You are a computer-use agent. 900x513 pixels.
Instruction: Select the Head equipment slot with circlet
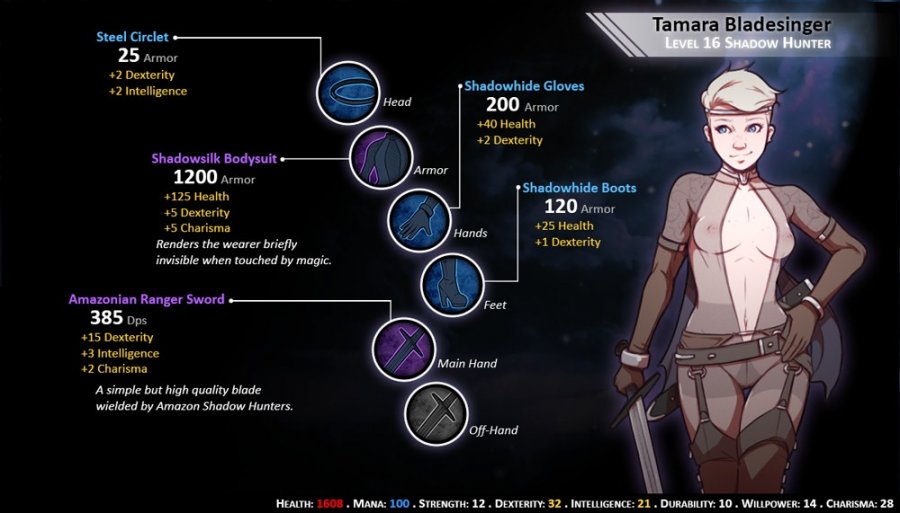(x=347, y=92)
